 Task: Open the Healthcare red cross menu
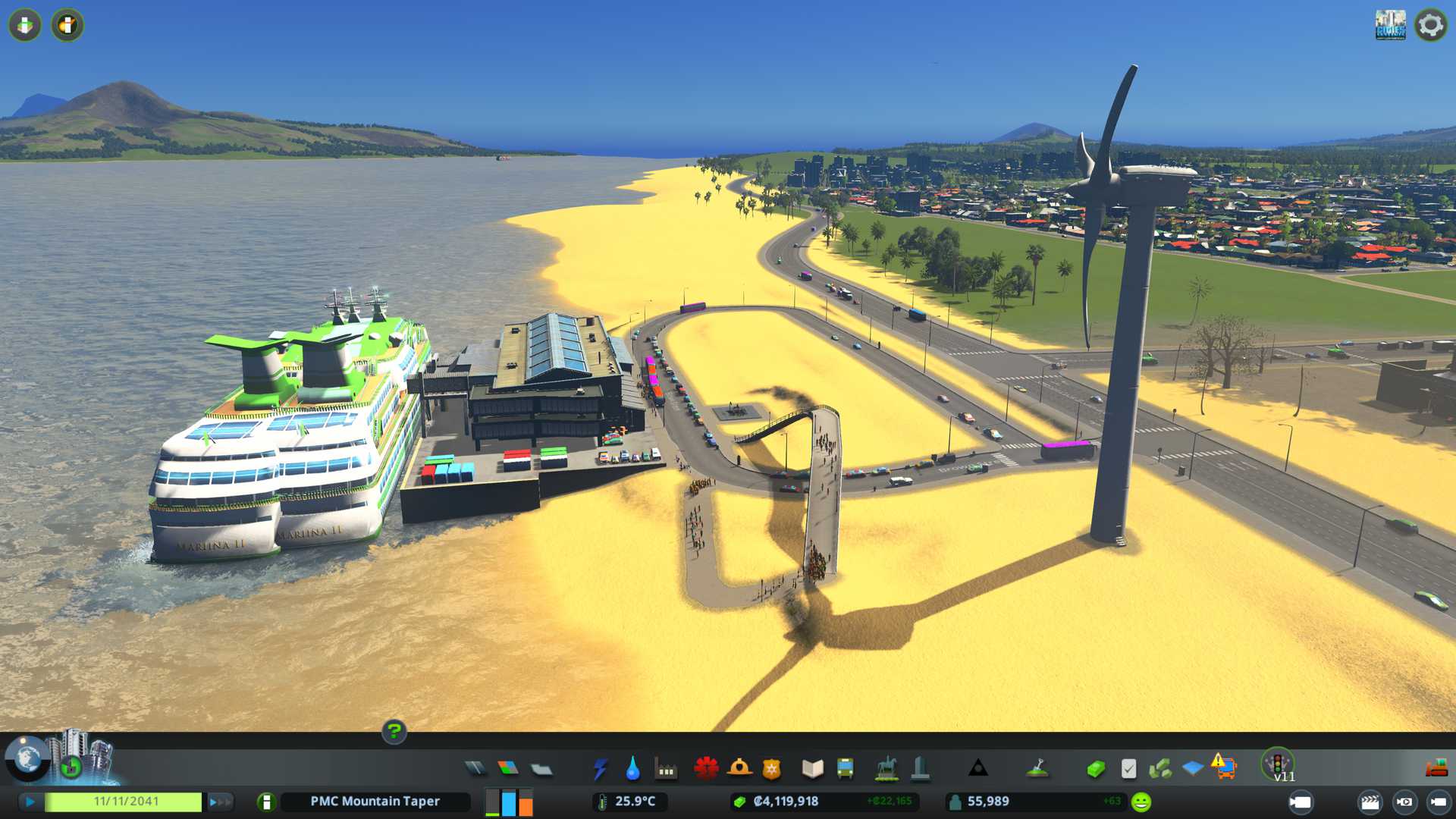coord(706,769)
